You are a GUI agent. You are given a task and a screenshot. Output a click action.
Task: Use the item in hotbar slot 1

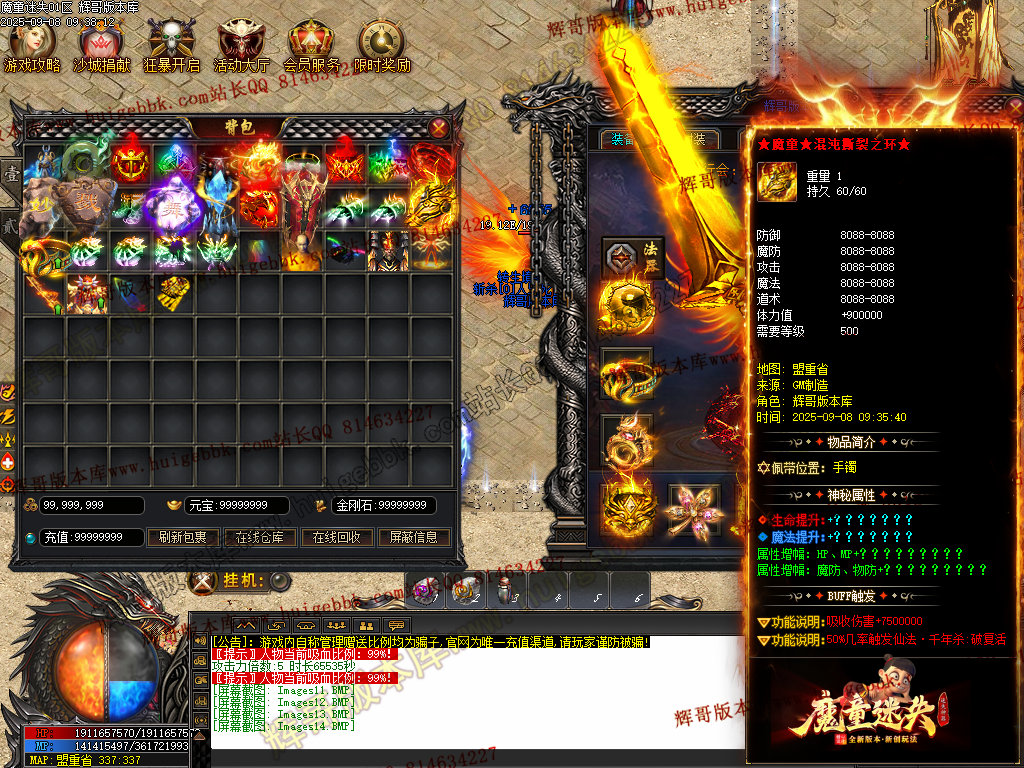(x=425, y=590)
